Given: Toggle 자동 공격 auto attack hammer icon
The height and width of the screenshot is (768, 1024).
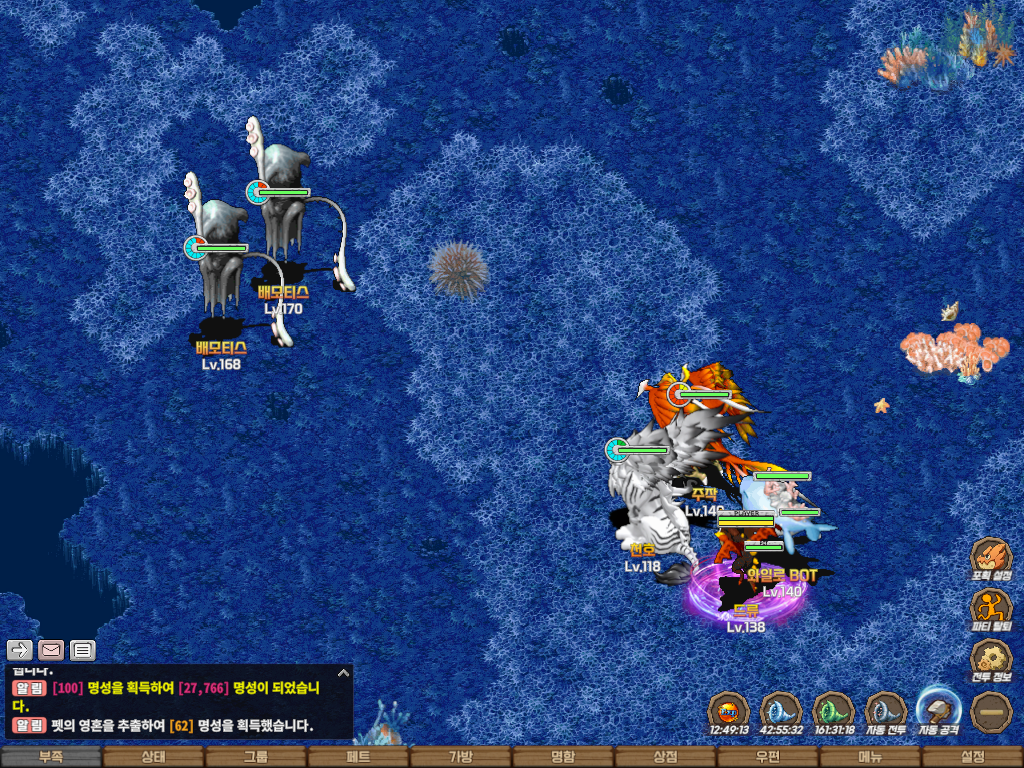Looking at the screenshot, I should click(939, 708).
